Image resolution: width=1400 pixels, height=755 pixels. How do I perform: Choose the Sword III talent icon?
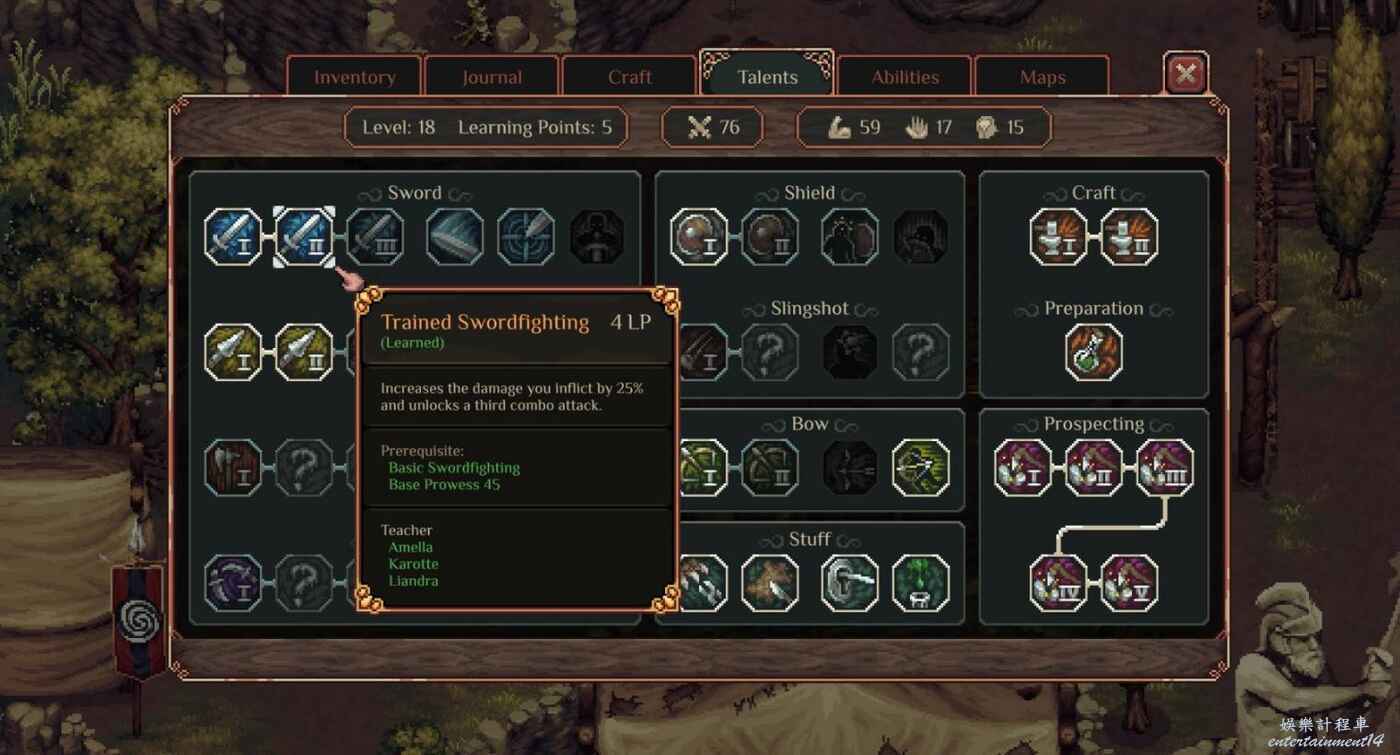click(376, 237)
